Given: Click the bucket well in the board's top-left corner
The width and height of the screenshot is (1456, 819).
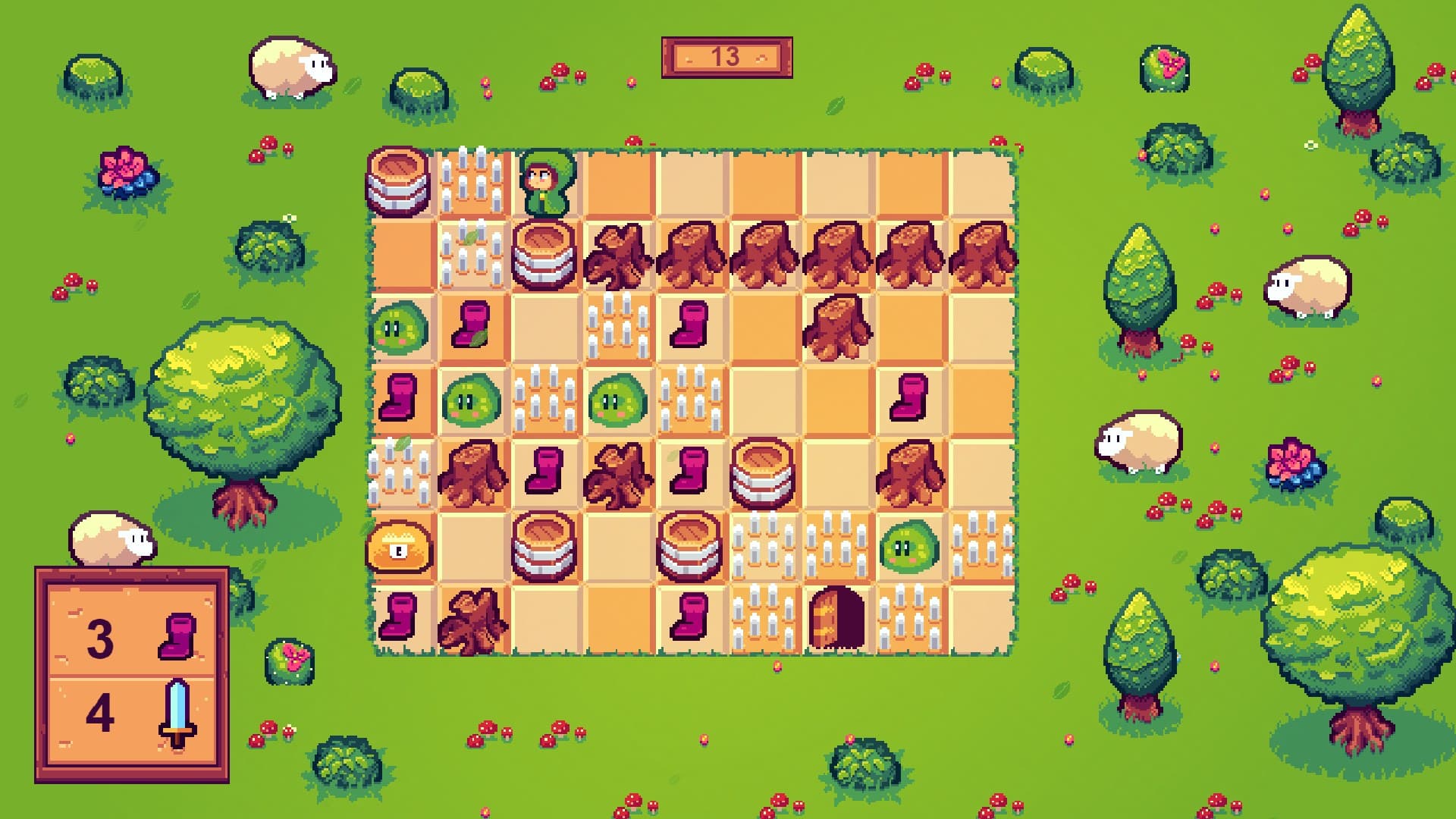Looking at the screenshot, I should pos(398,182).
